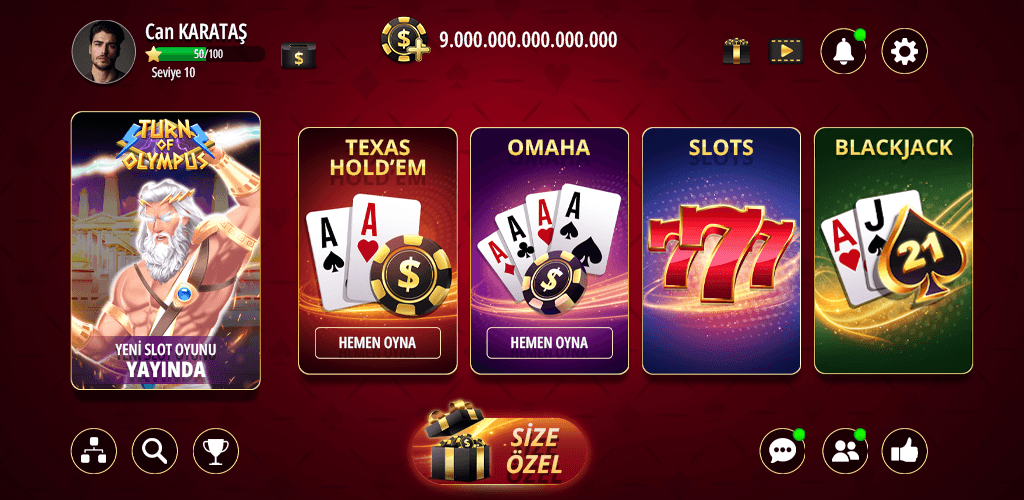Open the friends list icon
The width and height of the screenshot is (1024, 500).
pos(844,451)
